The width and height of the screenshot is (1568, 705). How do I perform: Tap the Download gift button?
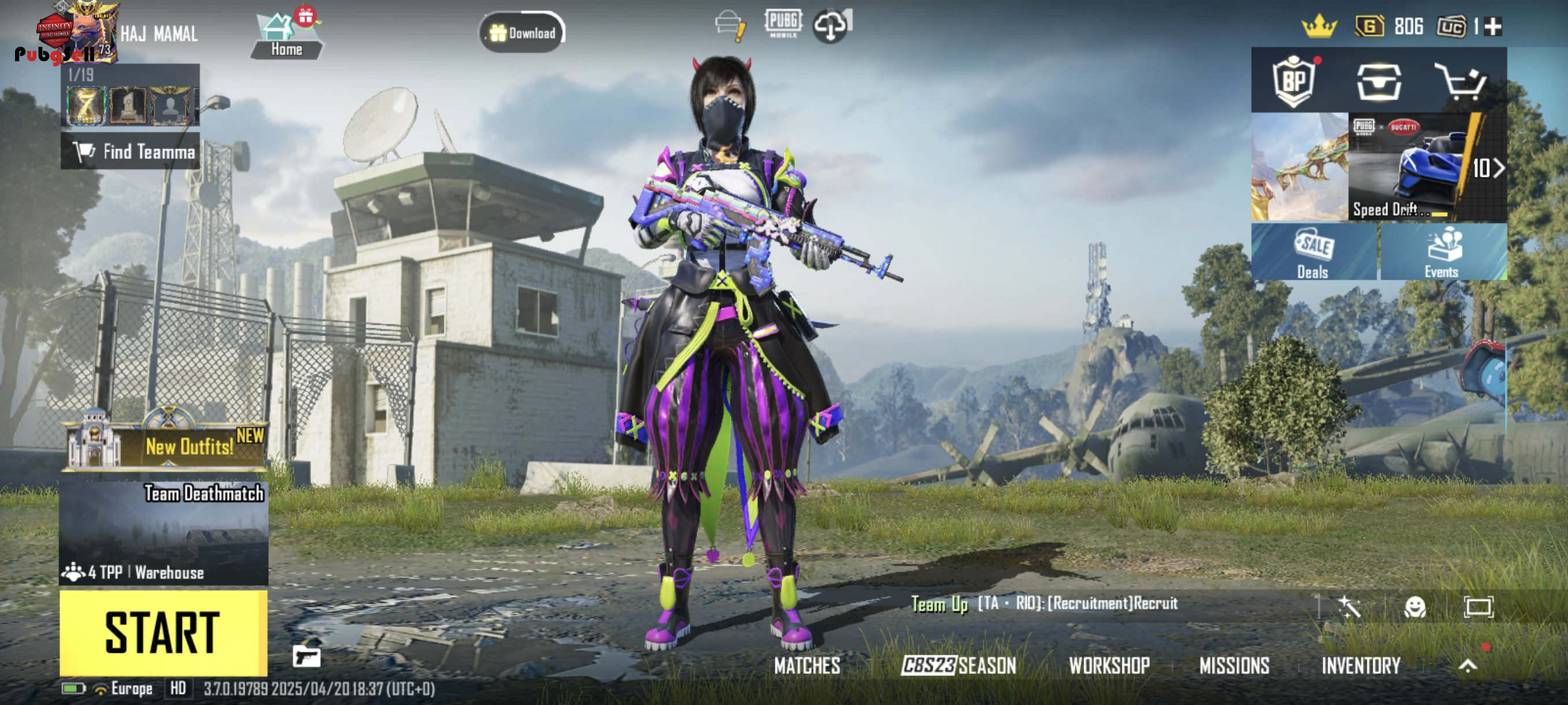(522, 33)
